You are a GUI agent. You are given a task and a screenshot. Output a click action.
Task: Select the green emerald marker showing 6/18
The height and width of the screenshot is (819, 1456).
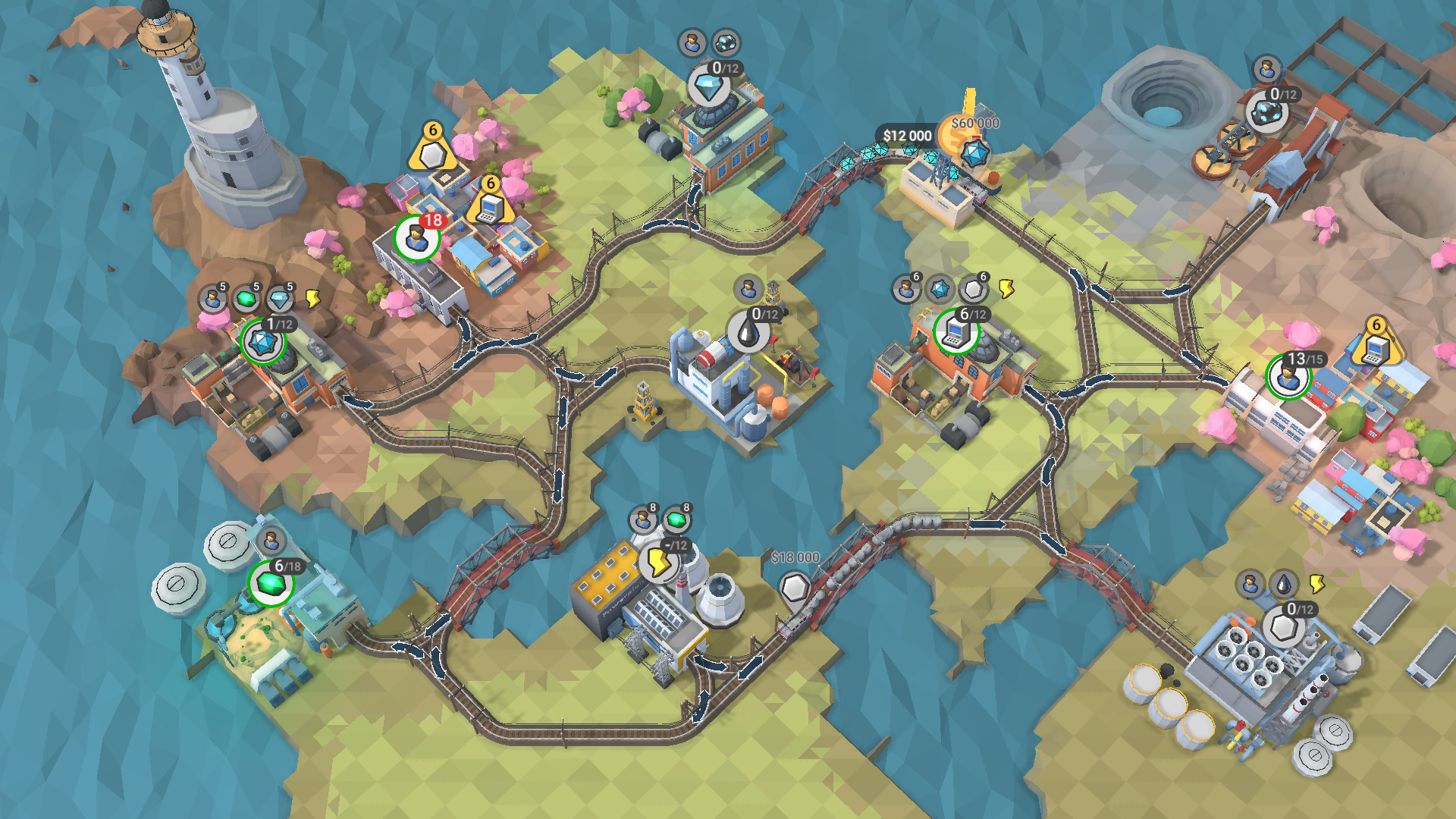(x=271, y=584)
